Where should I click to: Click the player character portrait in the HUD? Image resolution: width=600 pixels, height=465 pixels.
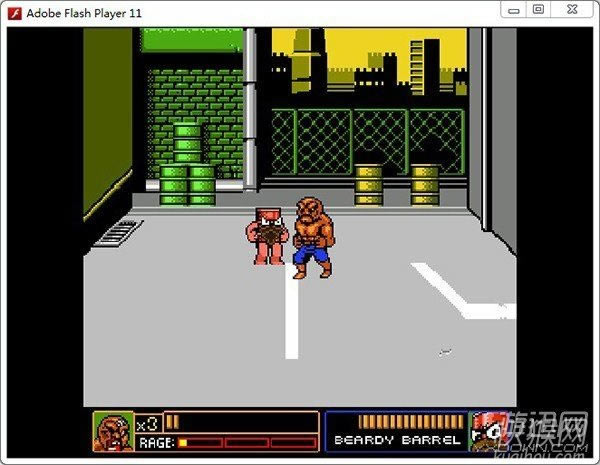point(112,430)
